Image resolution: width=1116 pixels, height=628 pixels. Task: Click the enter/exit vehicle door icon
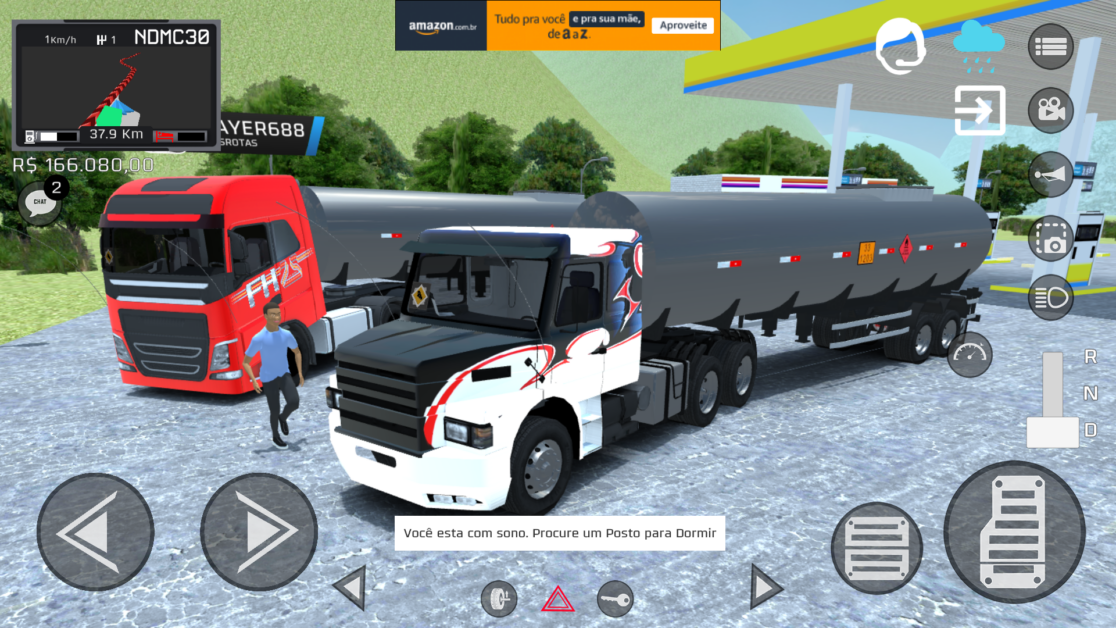(x=979, y=110)
